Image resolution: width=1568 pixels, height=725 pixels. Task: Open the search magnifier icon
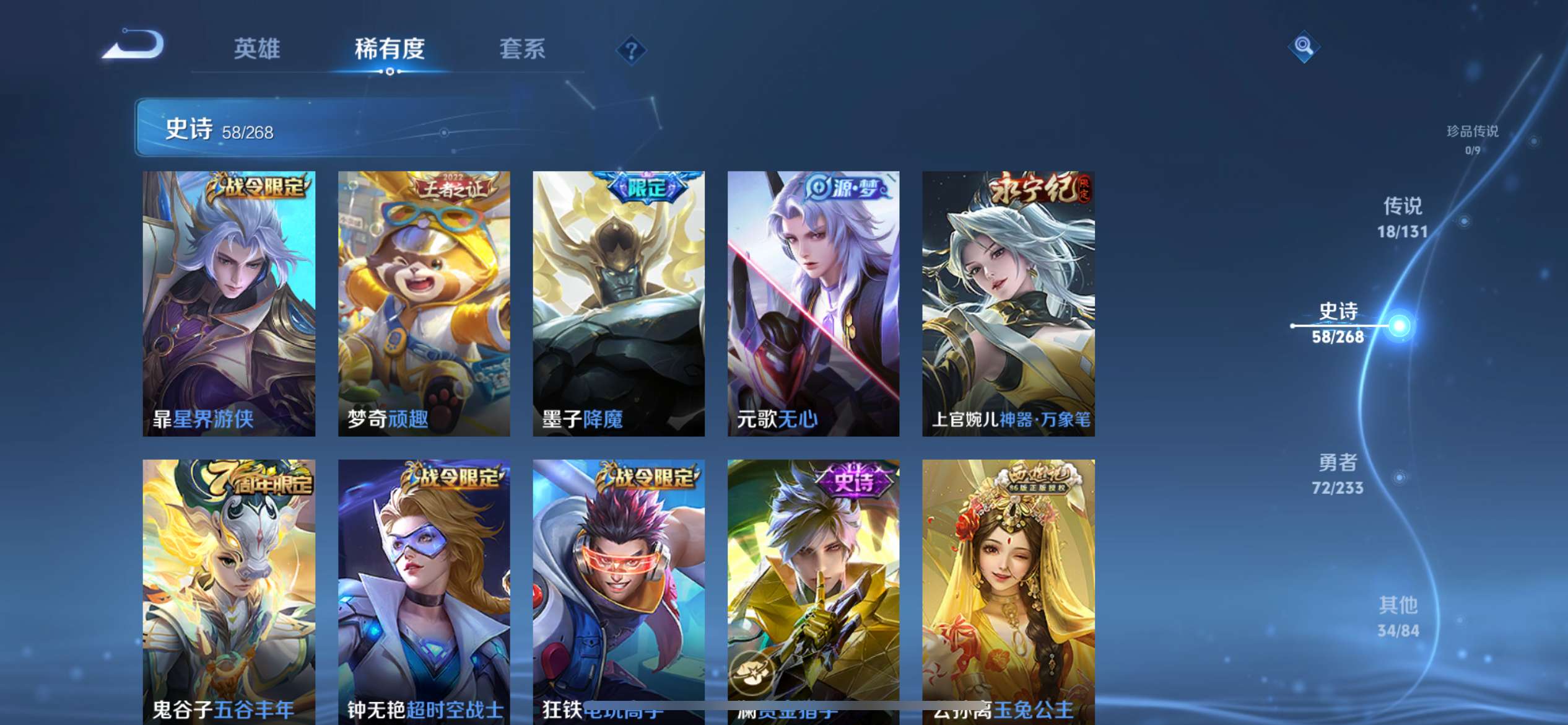pos(1304,45)
